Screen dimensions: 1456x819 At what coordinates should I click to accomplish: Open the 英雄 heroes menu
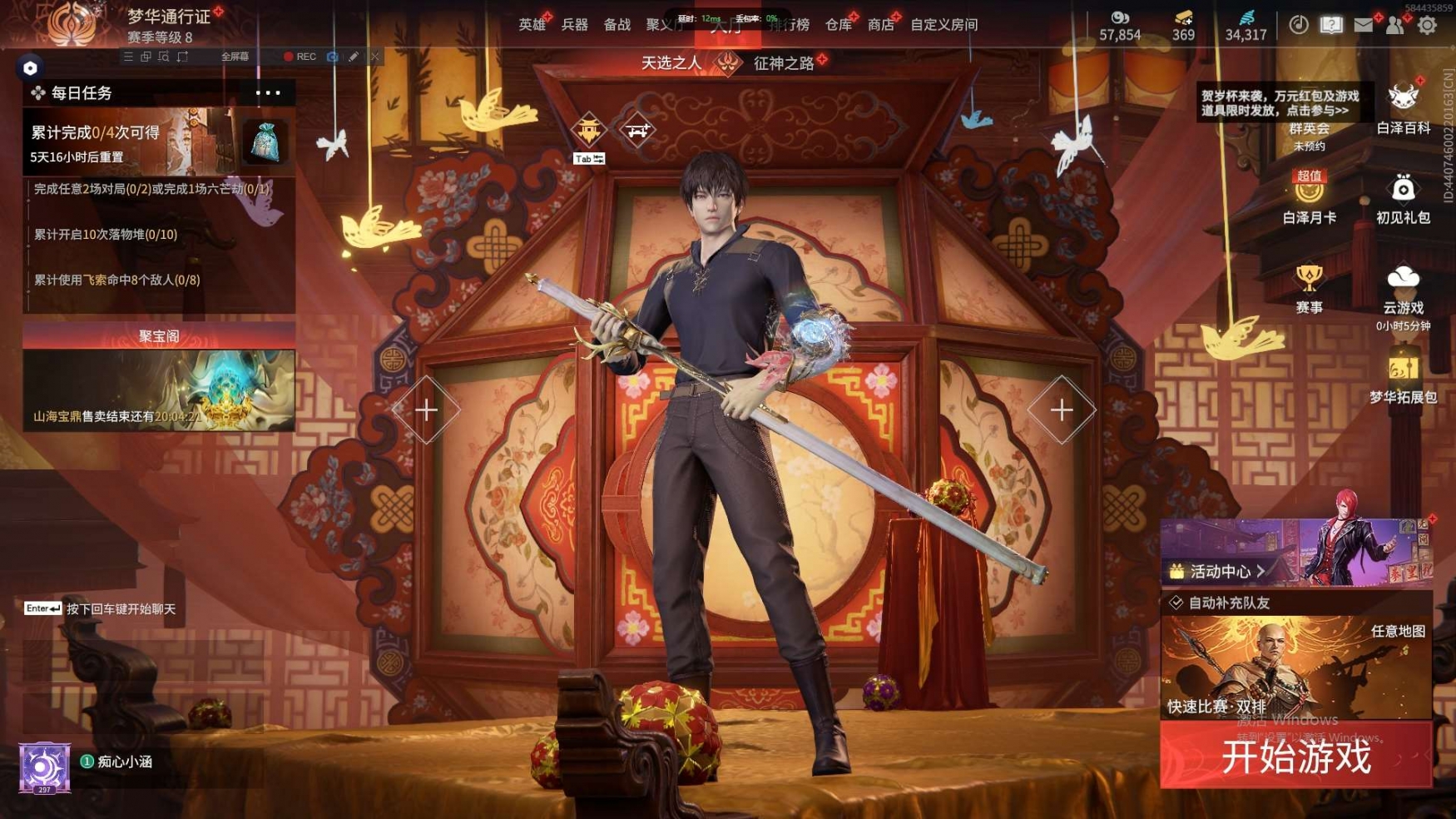532,25
